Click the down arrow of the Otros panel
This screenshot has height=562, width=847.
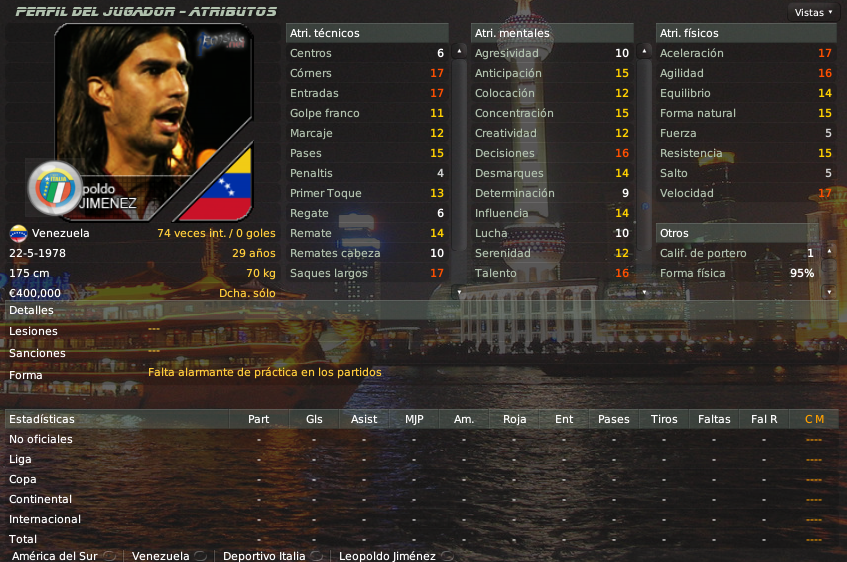(828, 291)
